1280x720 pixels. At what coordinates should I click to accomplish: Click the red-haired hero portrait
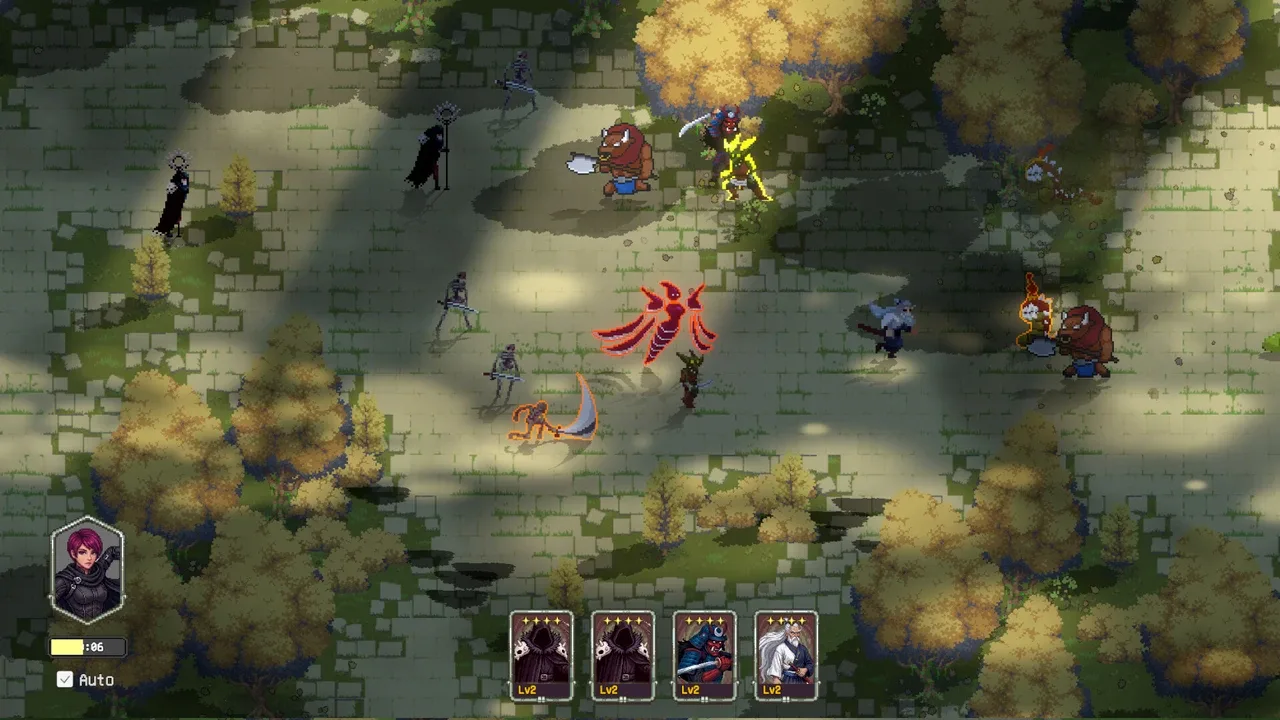tap(88, 570)
